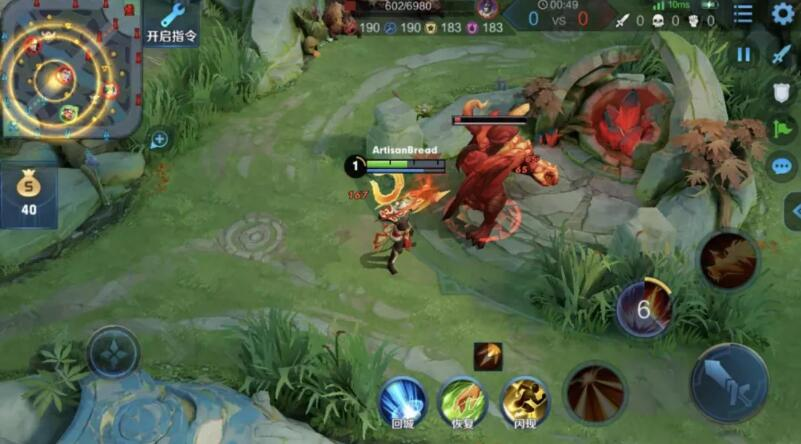This screenshot has width=801, height=444.
Task: Cast the dark dragon ultimate skill
Action: pos(727,260)
